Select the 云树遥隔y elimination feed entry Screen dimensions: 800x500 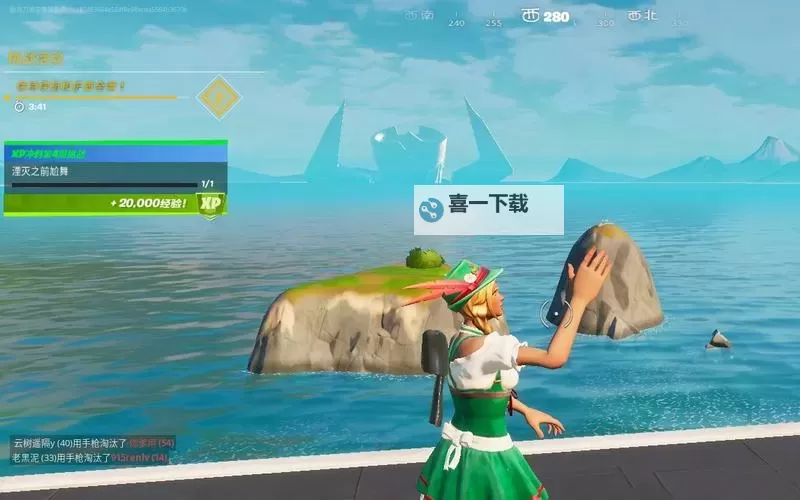pos(93,442)
